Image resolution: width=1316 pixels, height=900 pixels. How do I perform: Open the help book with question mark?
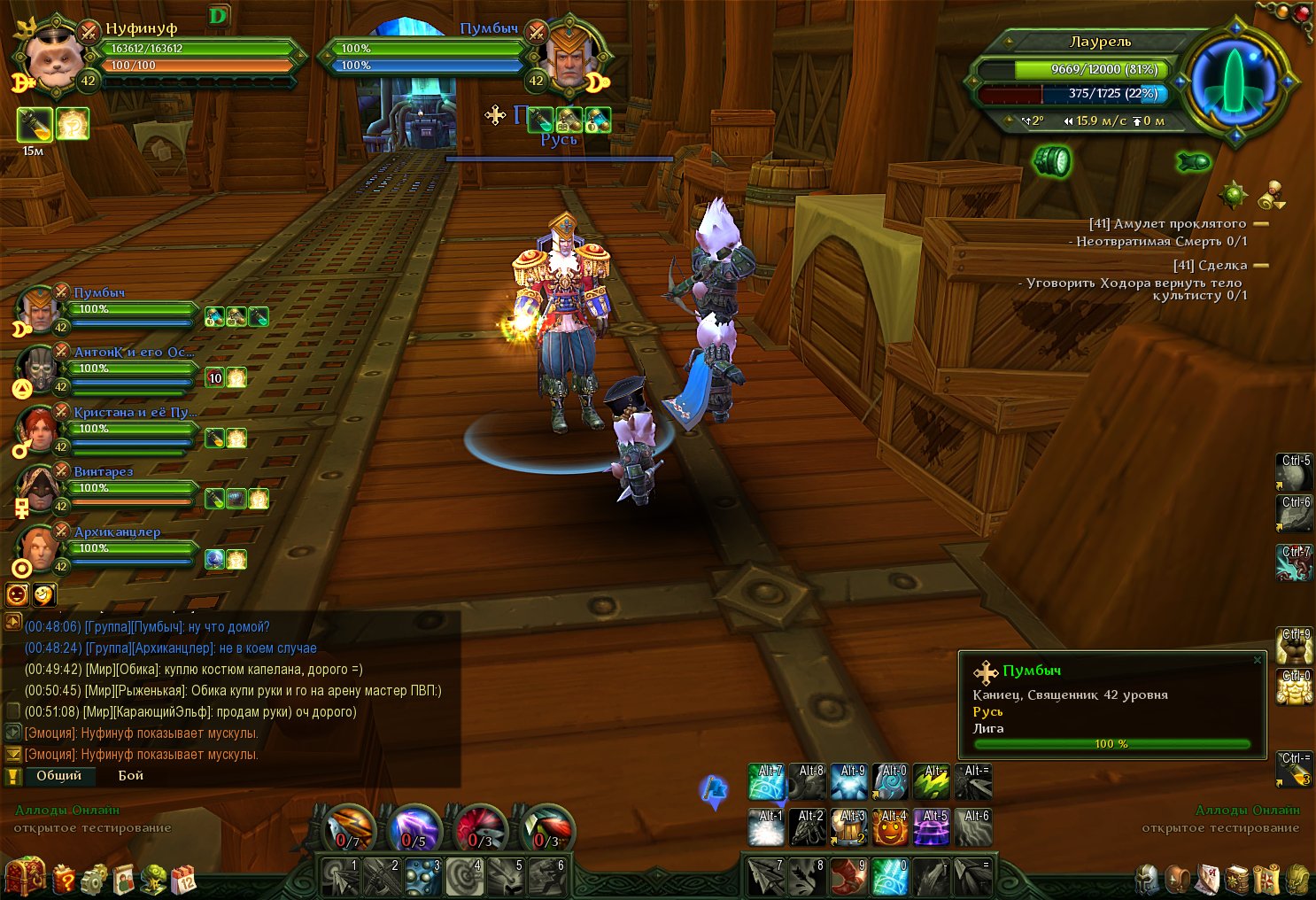(65, 879)
